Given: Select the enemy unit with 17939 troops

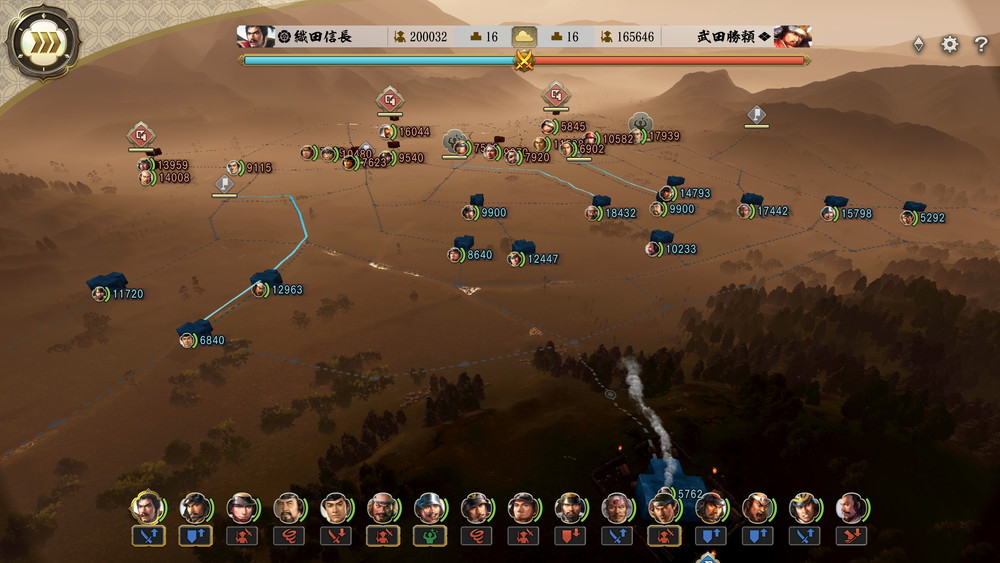Looking at the screenshot, I should point(638,136).
